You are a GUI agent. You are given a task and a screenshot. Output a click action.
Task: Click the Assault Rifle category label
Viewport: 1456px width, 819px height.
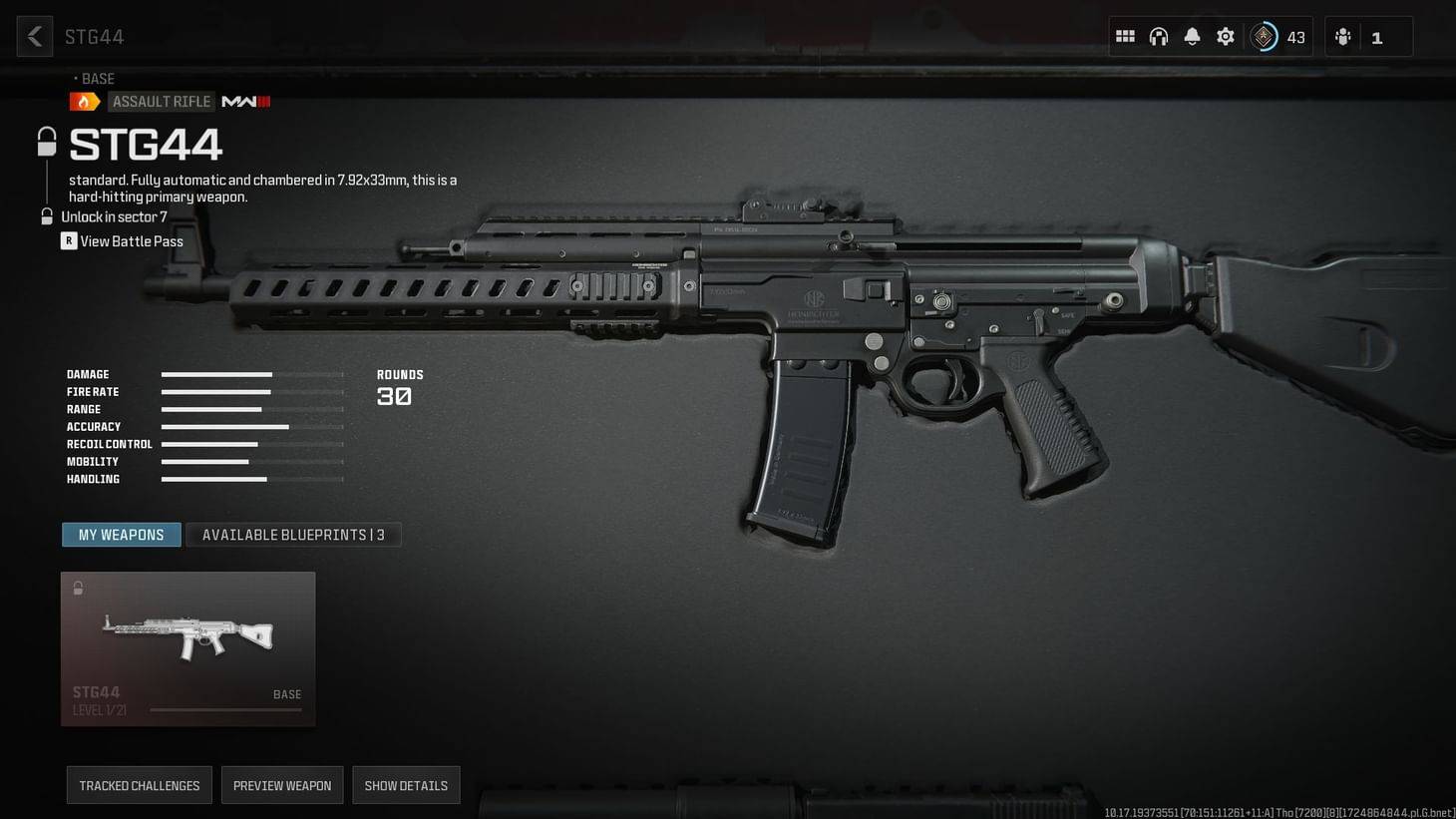pyautogui.click(x=161, y=101)
